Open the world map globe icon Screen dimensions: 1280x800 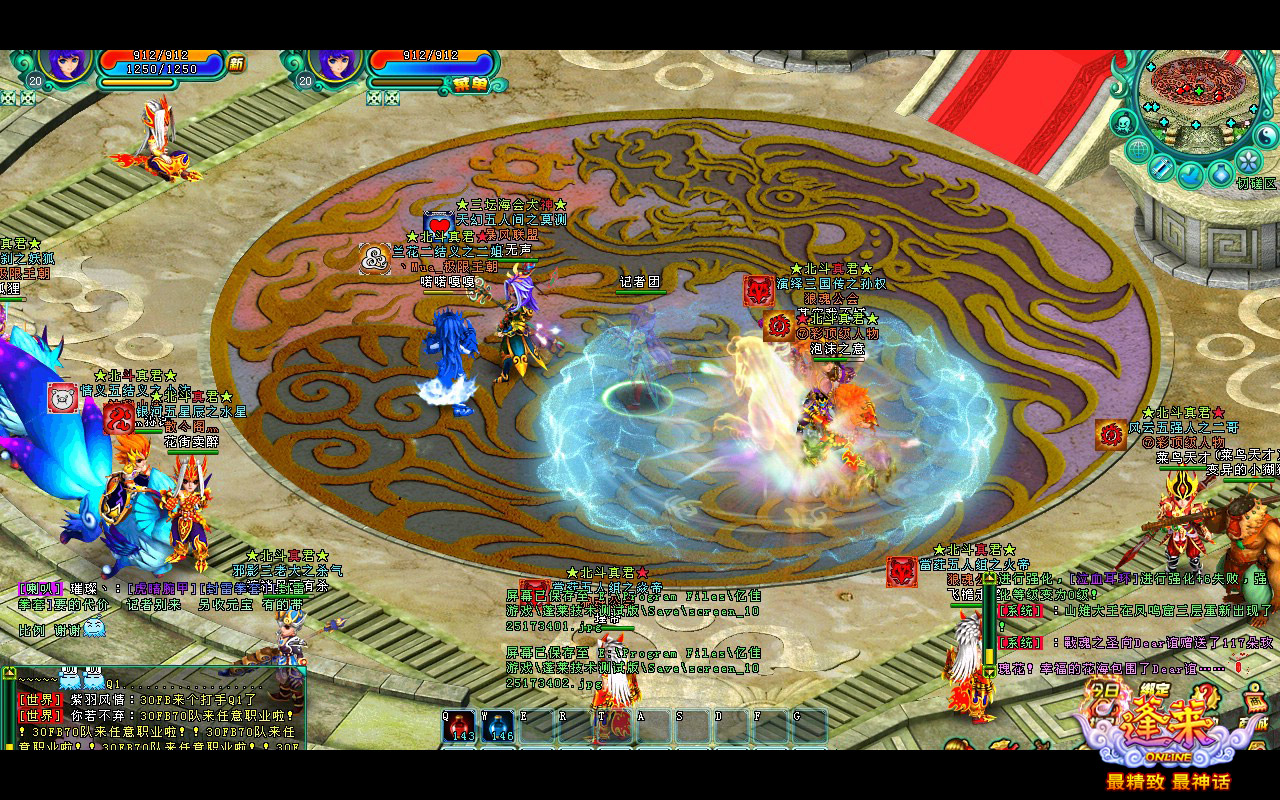(1138, 151)
